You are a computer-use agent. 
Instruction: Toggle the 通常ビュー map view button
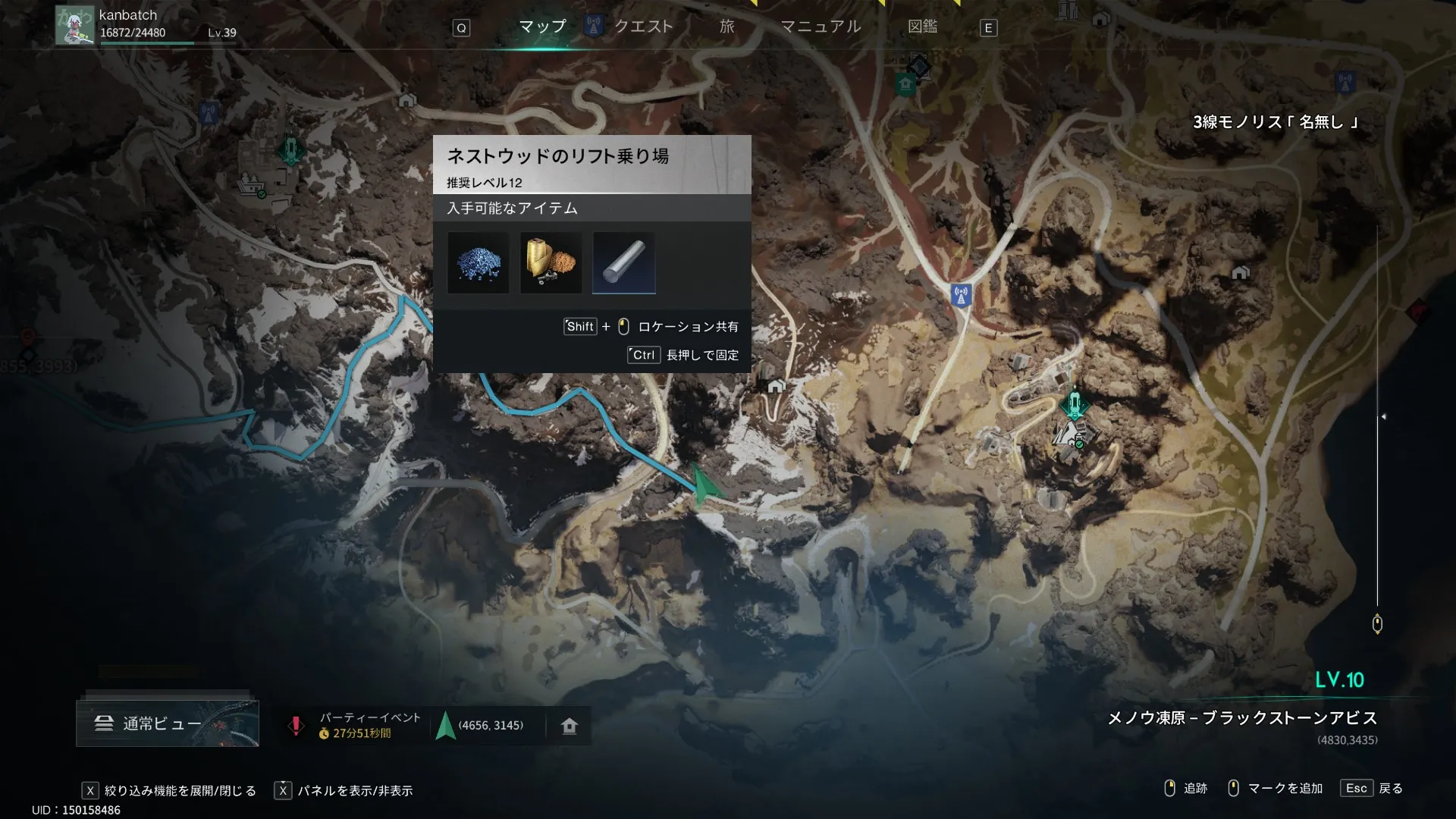click(167, 723)
